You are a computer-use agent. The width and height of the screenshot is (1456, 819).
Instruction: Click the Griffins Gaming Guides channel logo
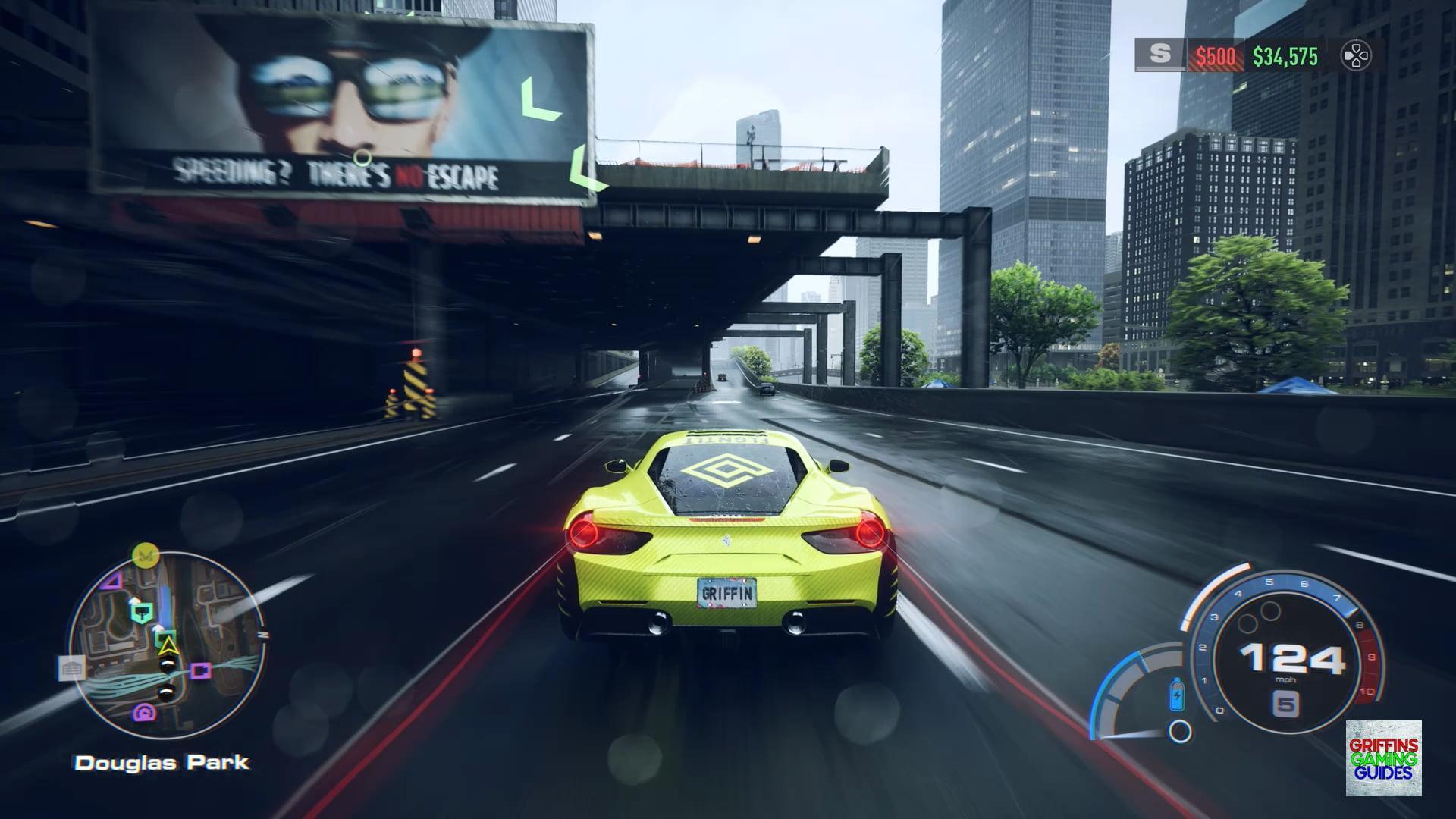1383,758
